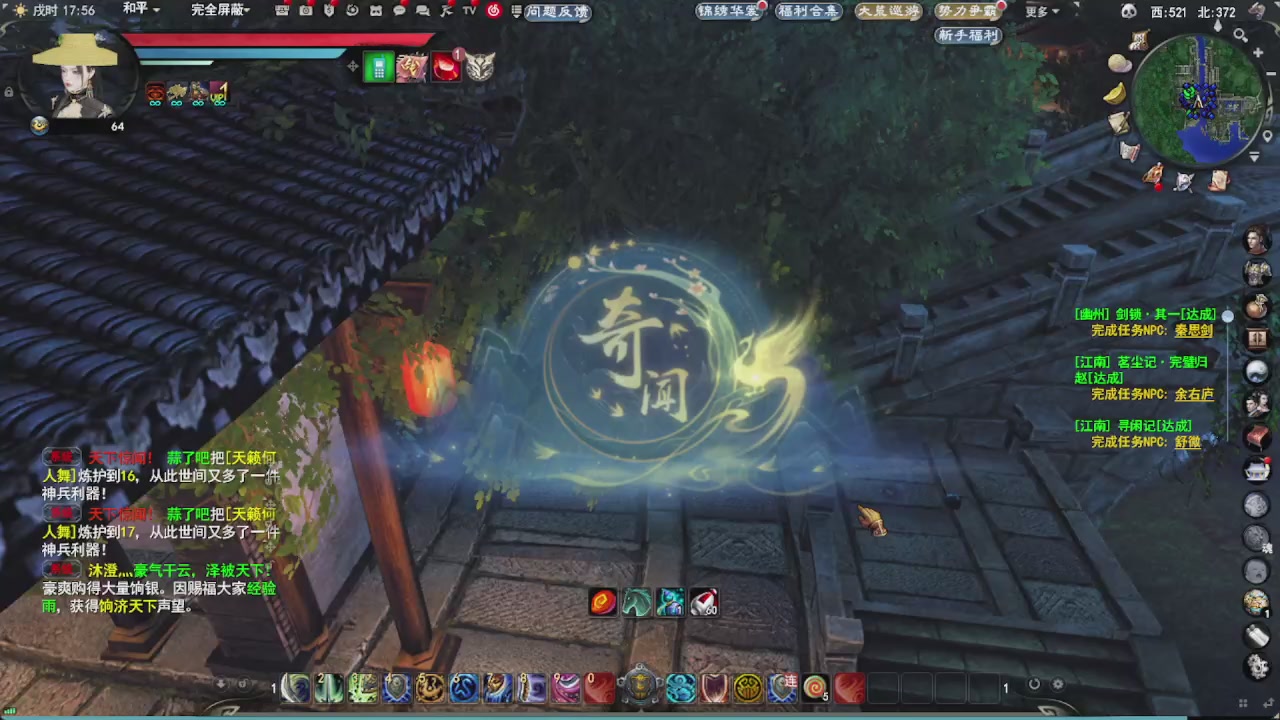This screenshot has height=720, width=1280.
Task: Switch to the 福利合集 event tab
Action: (x=808, y=12)
